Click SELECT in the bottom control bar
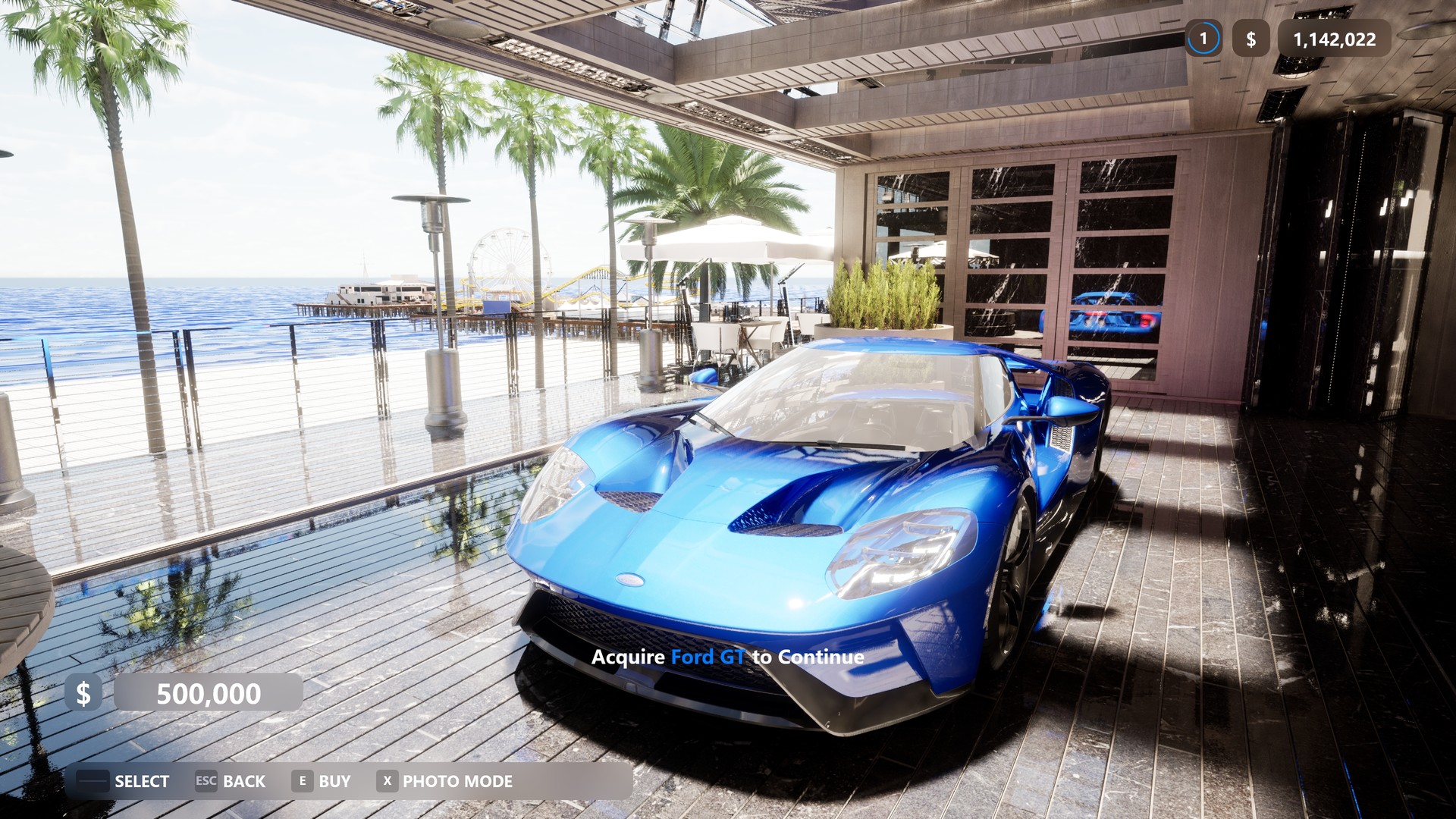The width and height of the screenshot is (1456, 819). (142, 781)
